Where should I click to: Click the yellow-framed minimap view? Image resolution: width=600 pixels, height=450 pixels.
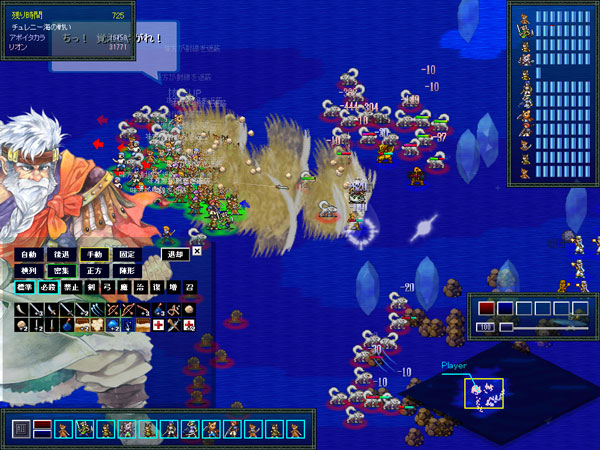(x=483, y=393)
